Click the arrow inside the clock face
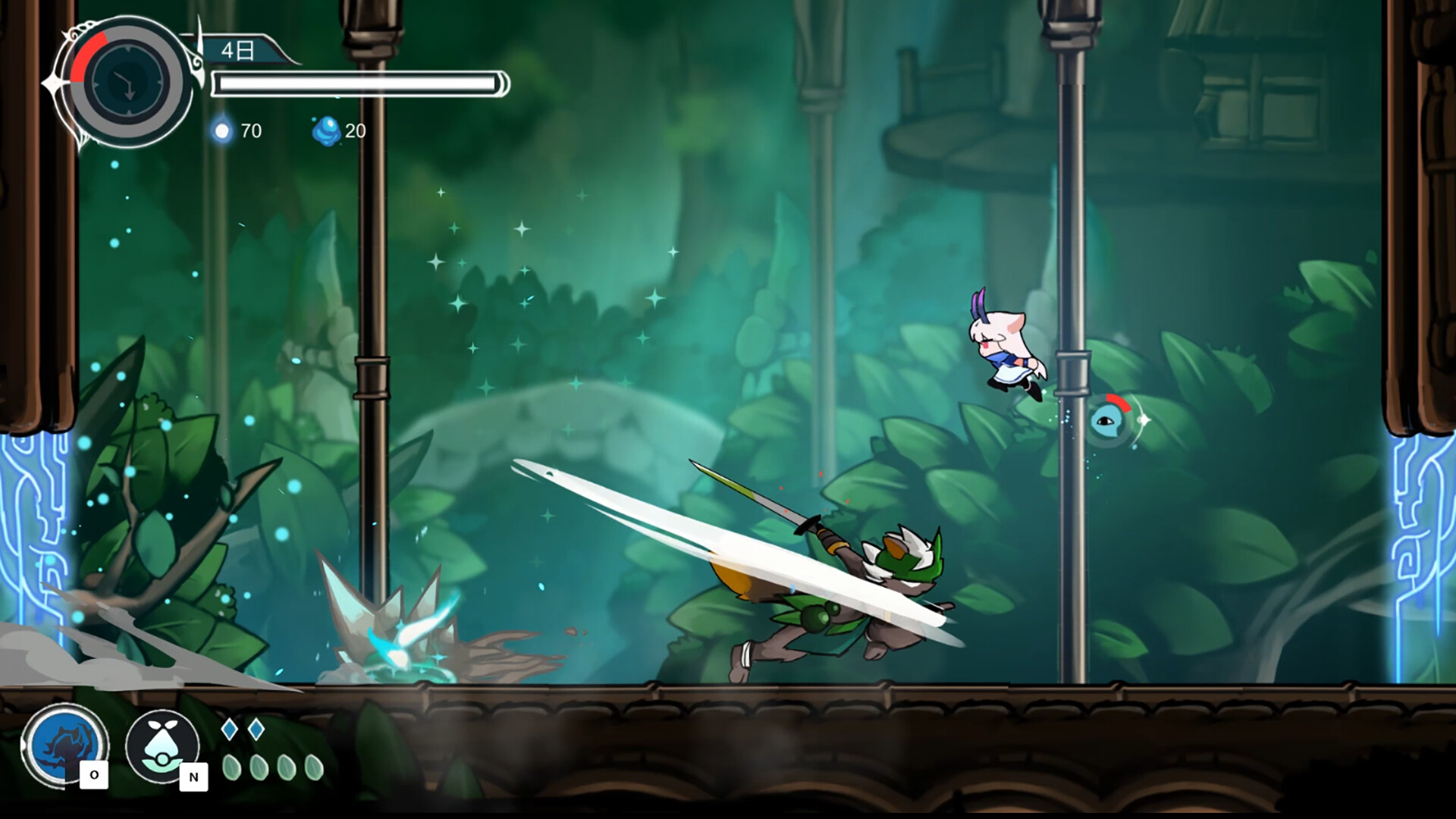This screenshot has width=1456, height=819. click(127, 87)
